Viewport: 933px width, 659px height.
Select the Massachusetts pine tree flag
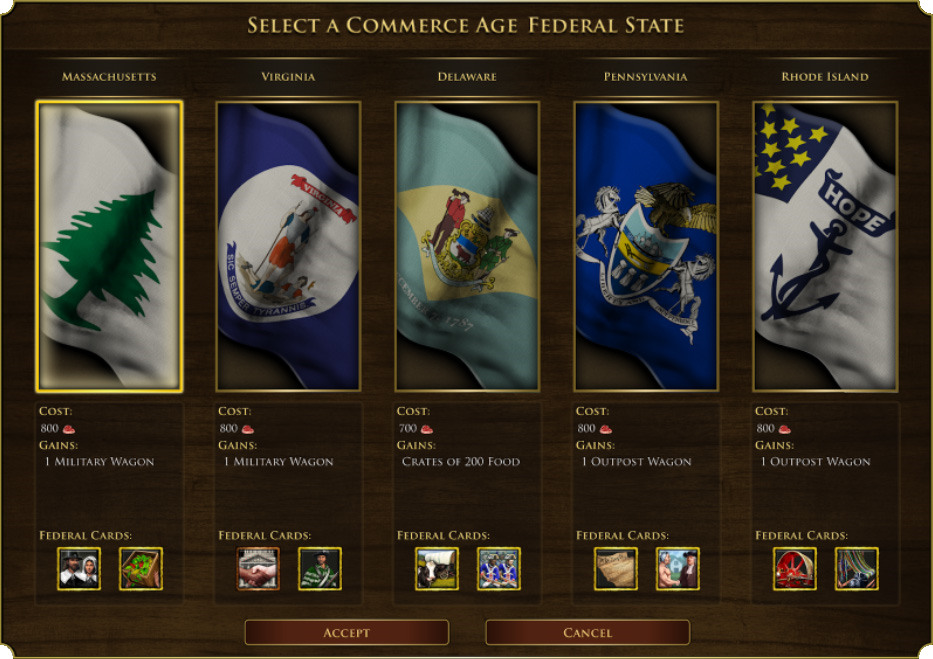109,246
